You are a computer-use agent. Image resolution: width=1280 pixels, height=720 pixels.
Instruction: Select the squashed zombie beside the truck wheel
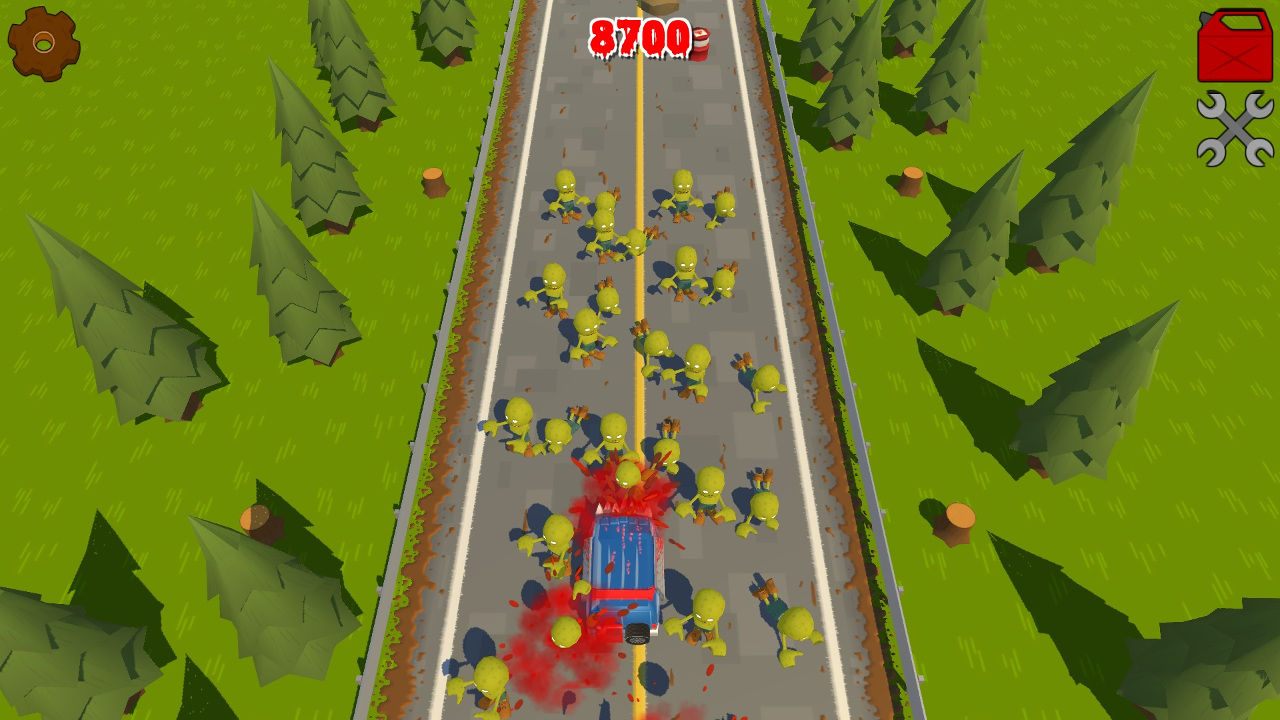[x=565, y=632]
